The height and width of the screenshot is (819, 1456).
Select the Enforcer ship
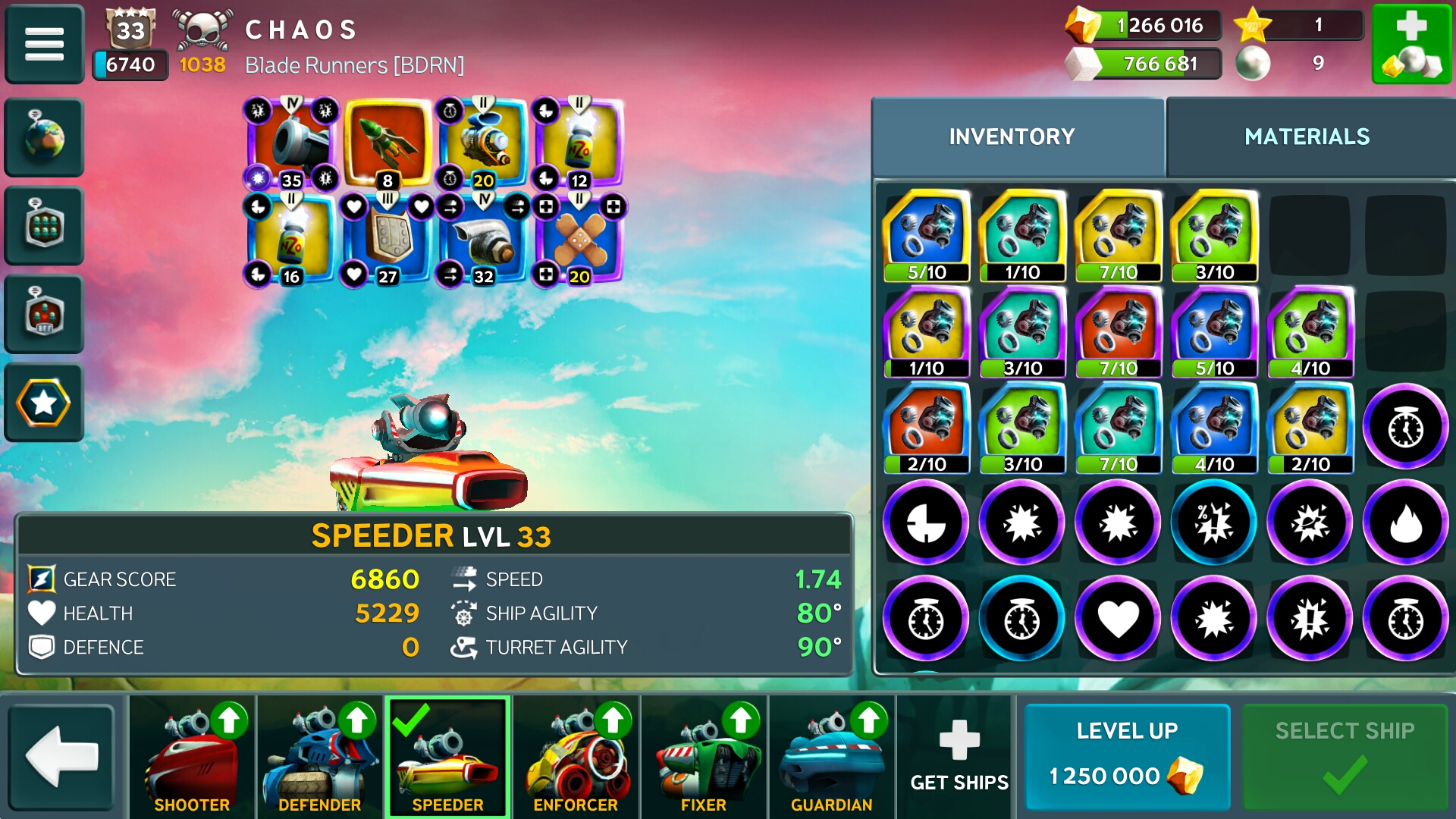pos(576,756)
